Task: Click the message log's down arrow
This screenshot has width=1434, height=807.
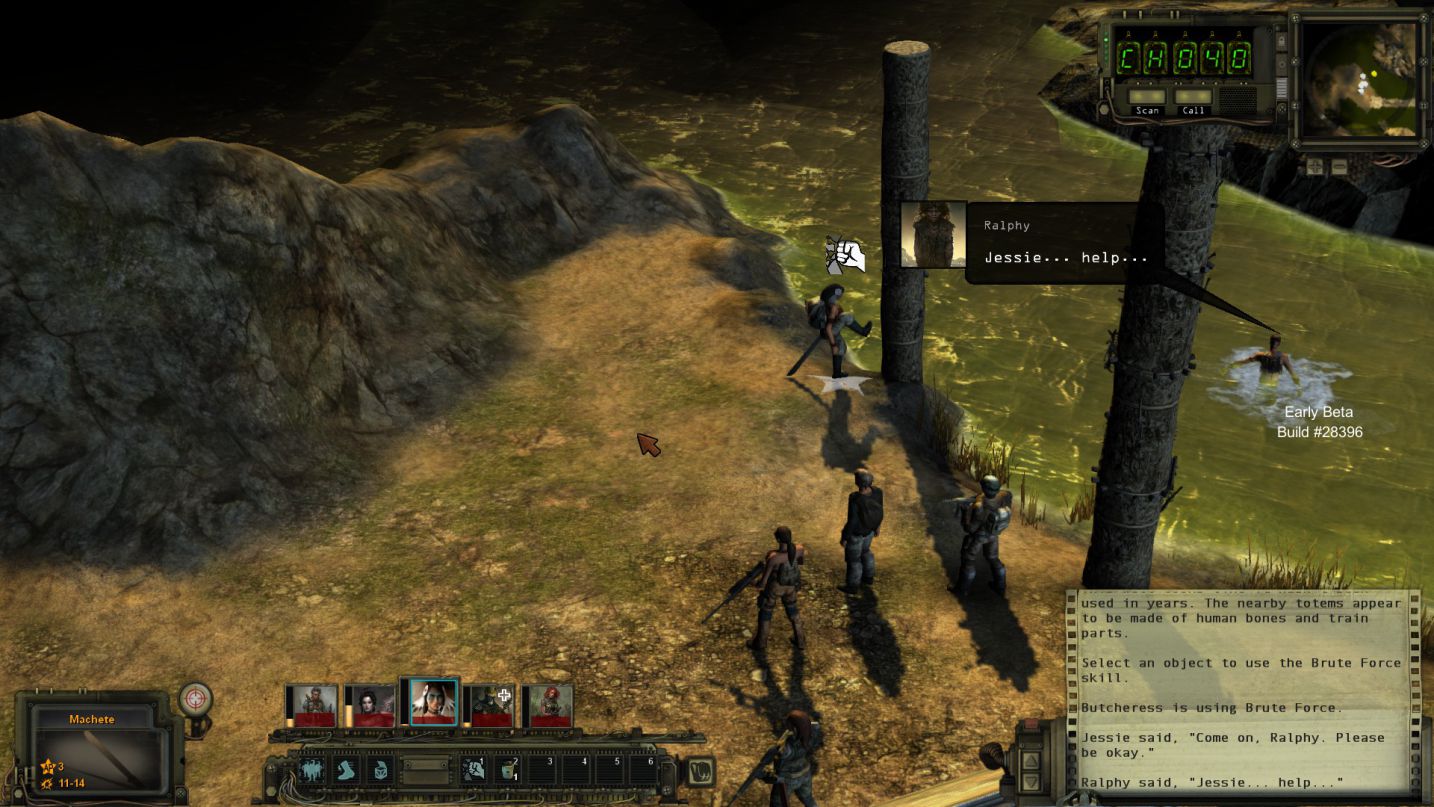Action: pyautogui.click(x=1033, y=780)
